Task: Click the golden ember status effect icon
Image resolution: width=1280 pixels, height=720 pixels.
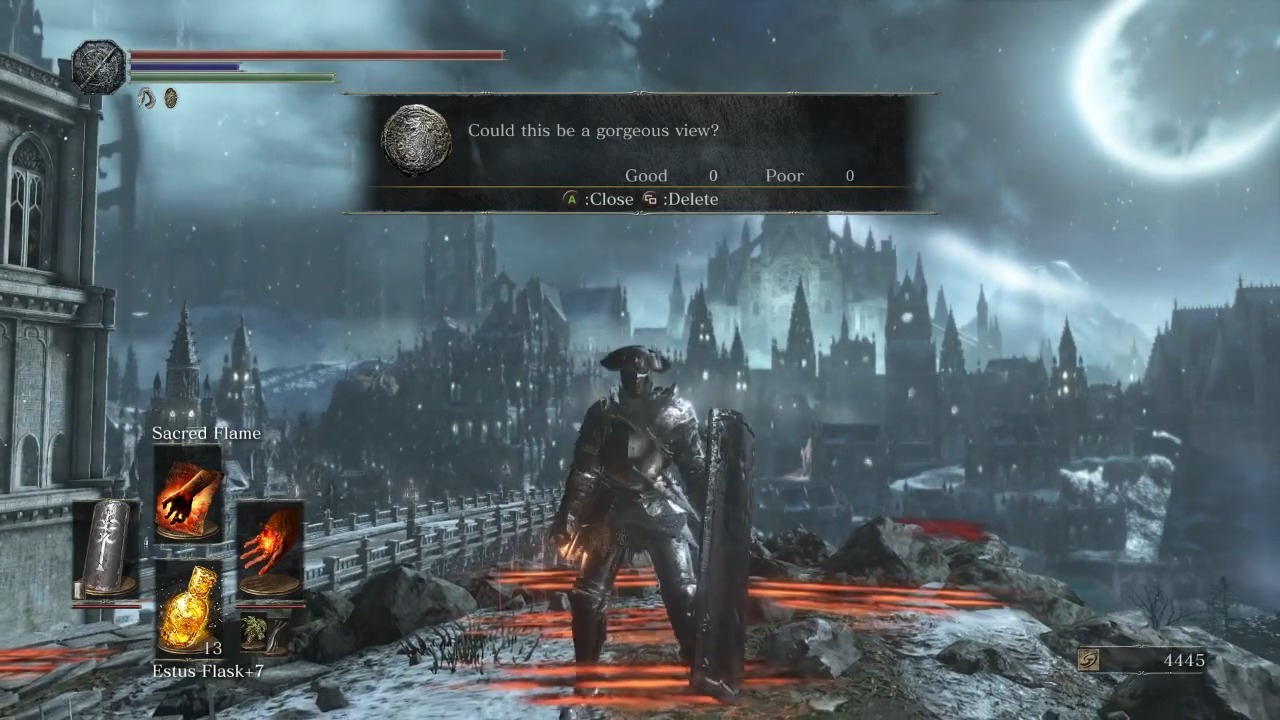Action: [x=170, y=97]
